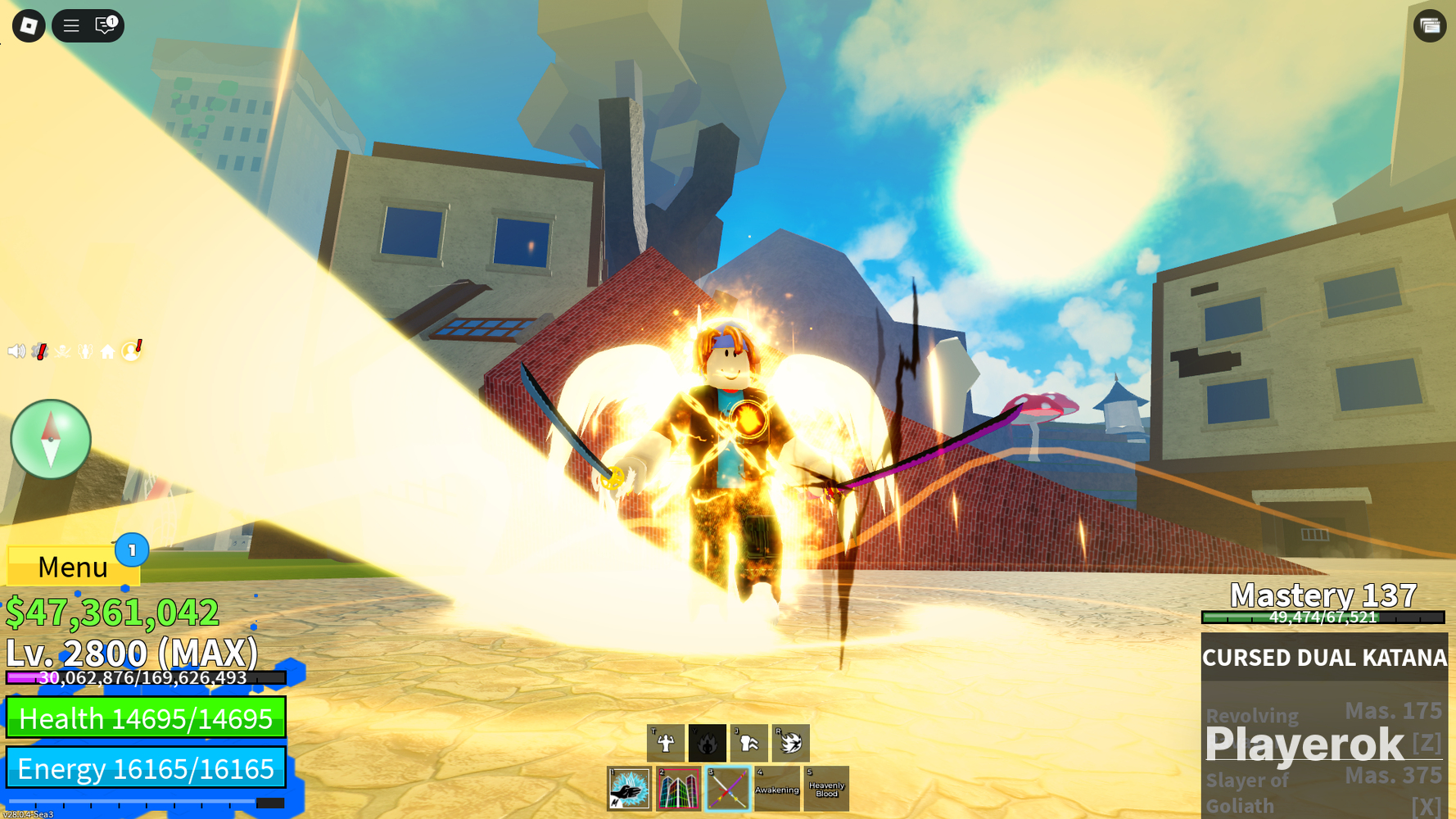Open the glowing profile avatar icon

click(131, 351)
